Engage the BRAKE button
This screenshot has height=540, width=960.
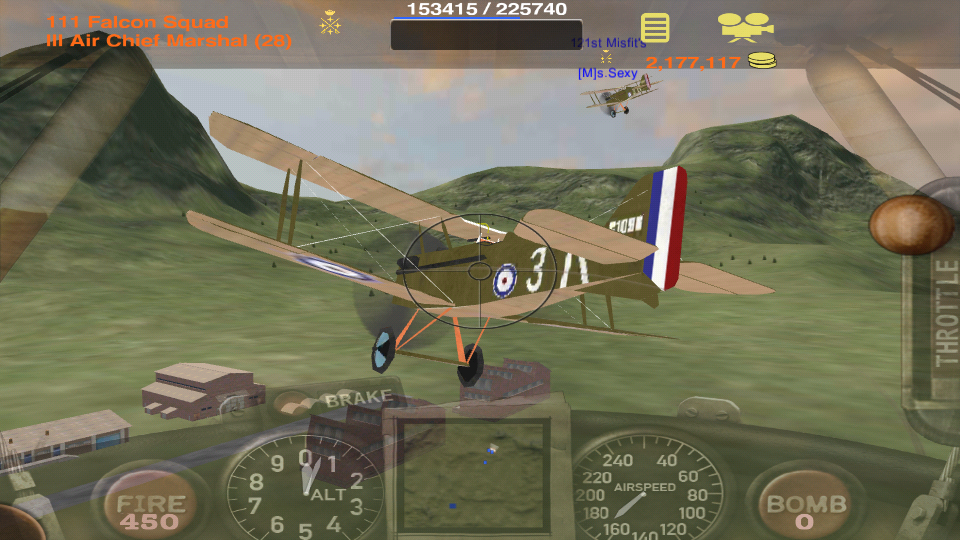[358, 399]
